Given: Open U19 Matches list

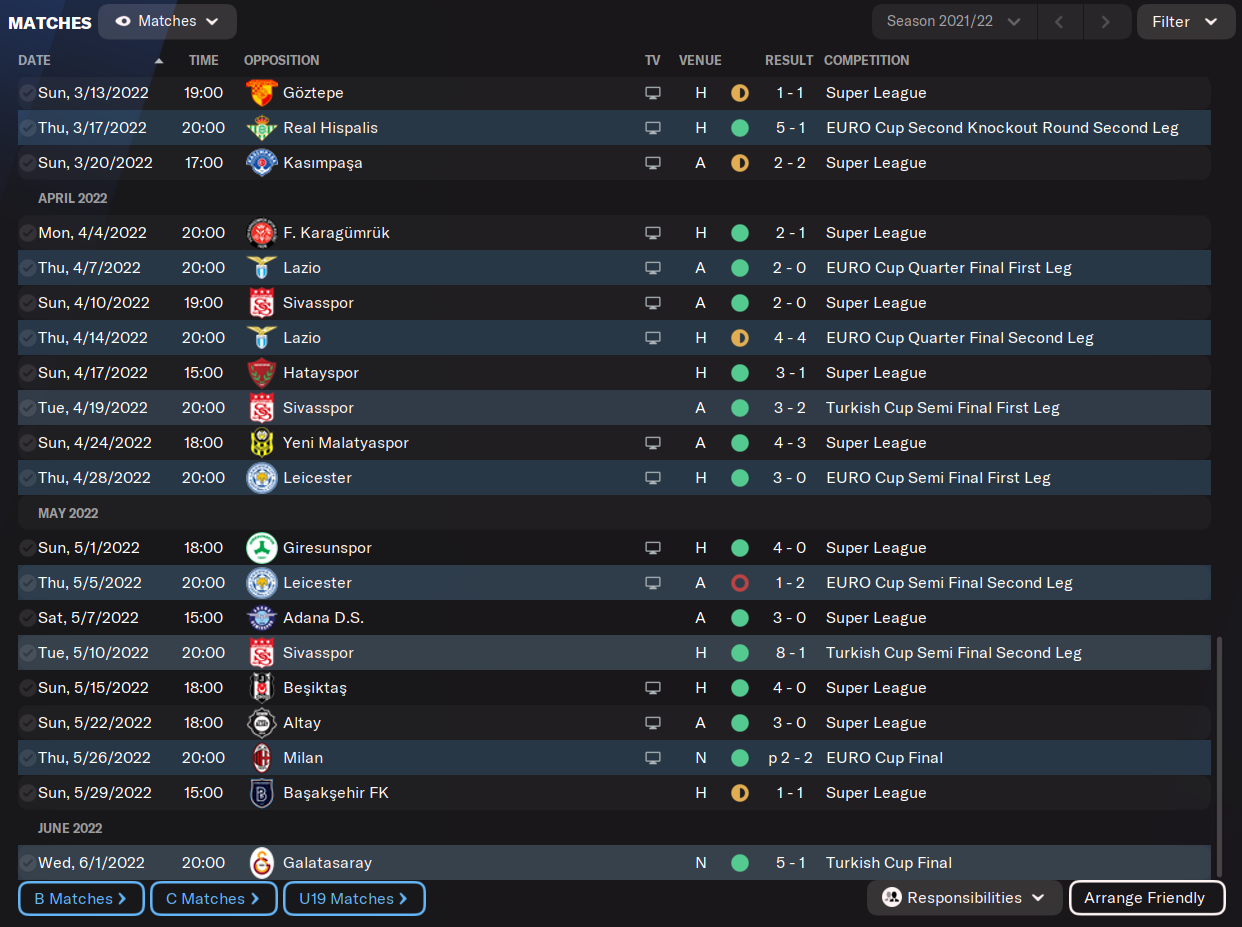Looking at the screenshot, I should point(354,898).
